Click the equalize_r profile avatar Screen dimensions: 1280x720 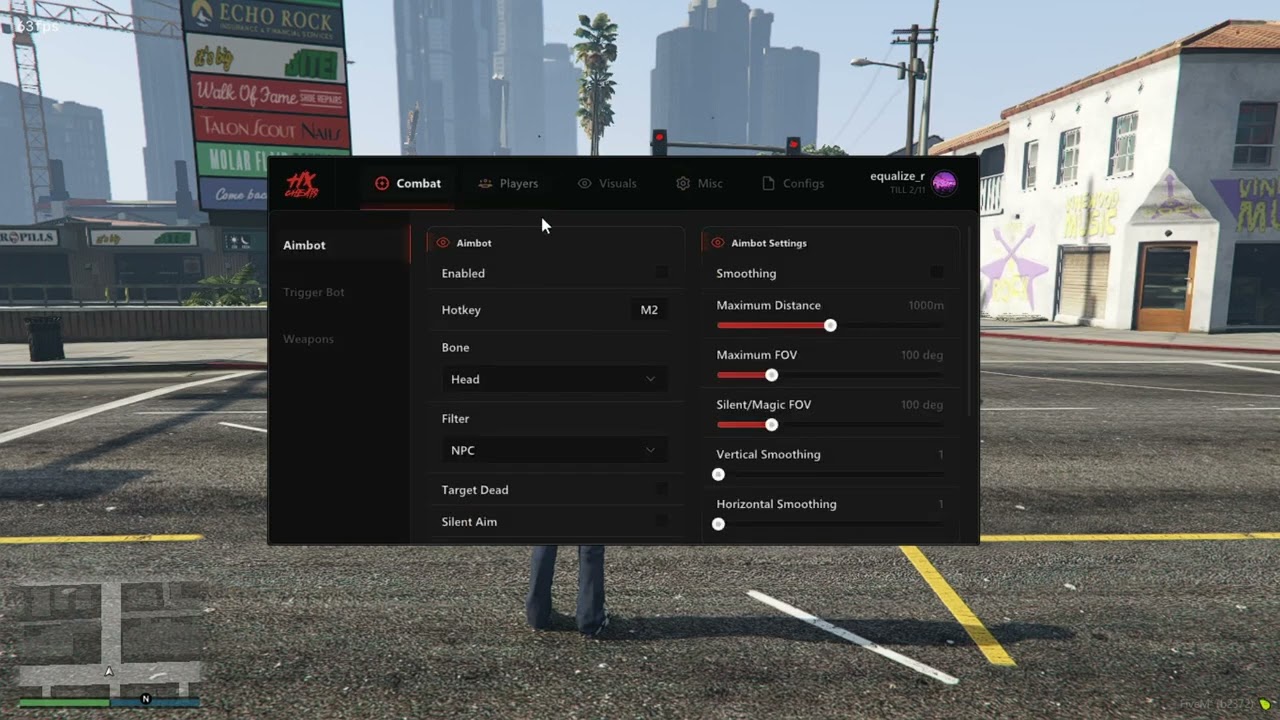(944, 183)
